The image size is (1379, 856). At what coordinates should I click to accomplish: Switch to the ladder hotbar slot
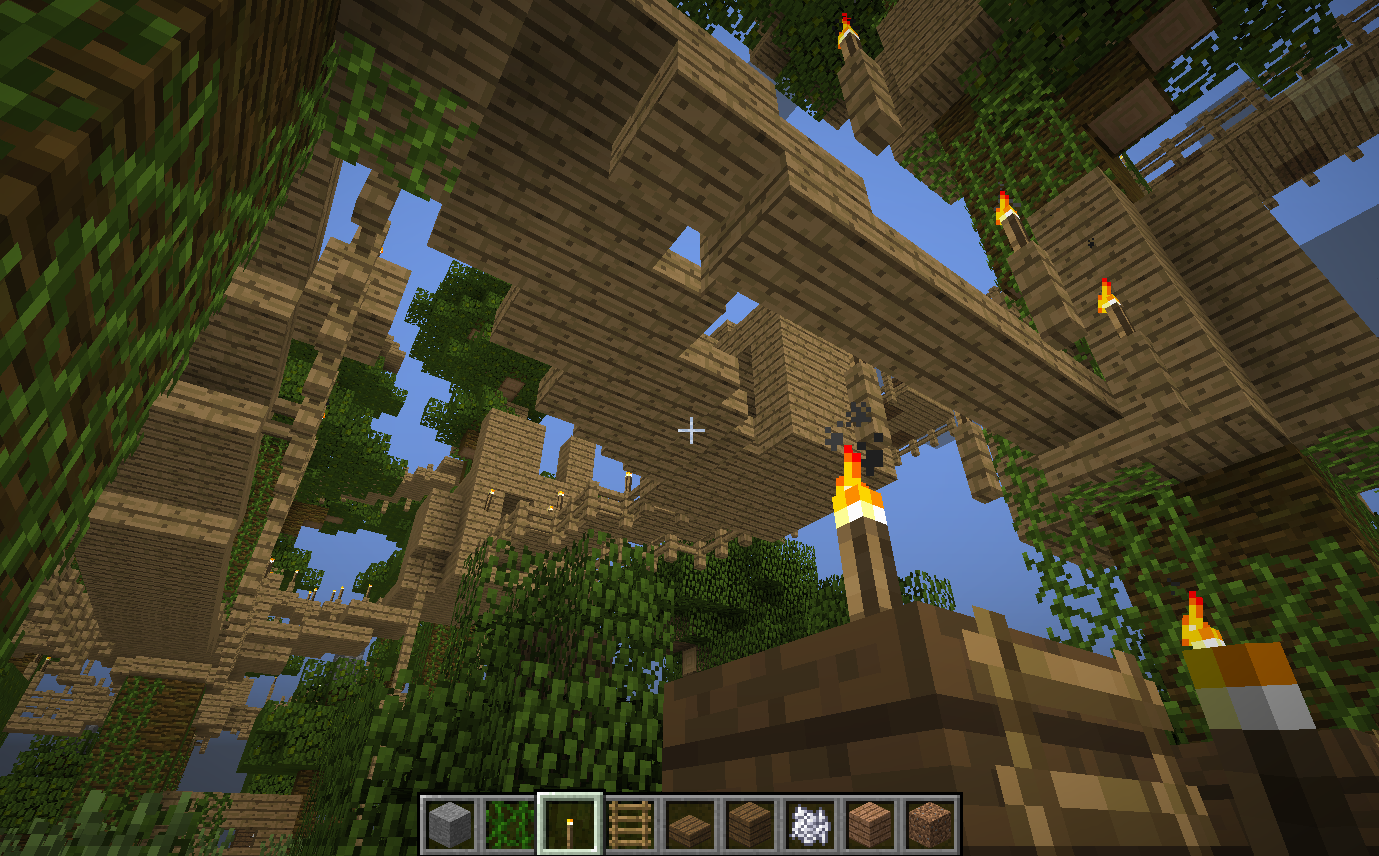[x=630, y=825]
